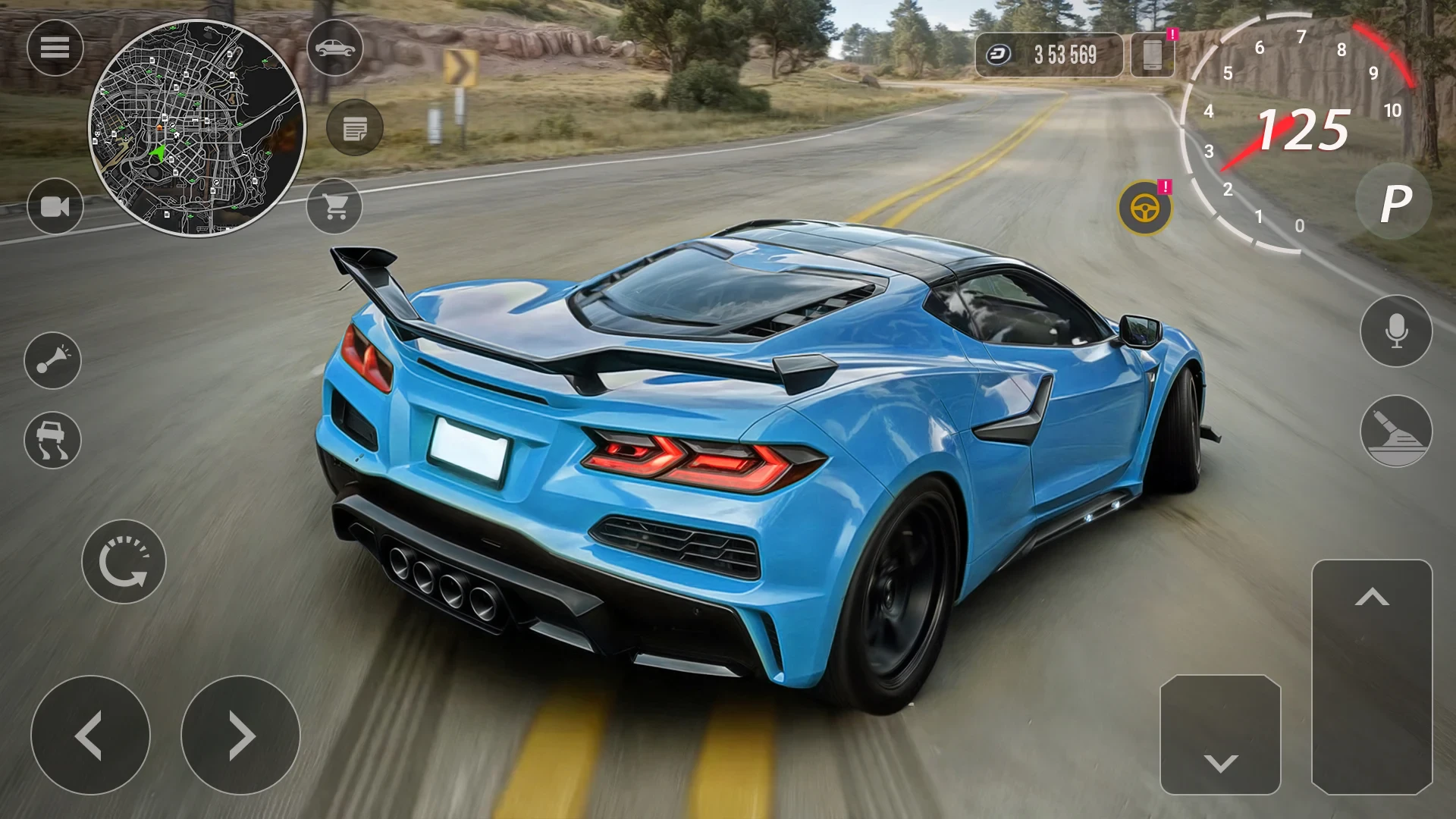Open the hamburger menu
This screenshot has height=819, width=1456.
[x=55, y=49]
